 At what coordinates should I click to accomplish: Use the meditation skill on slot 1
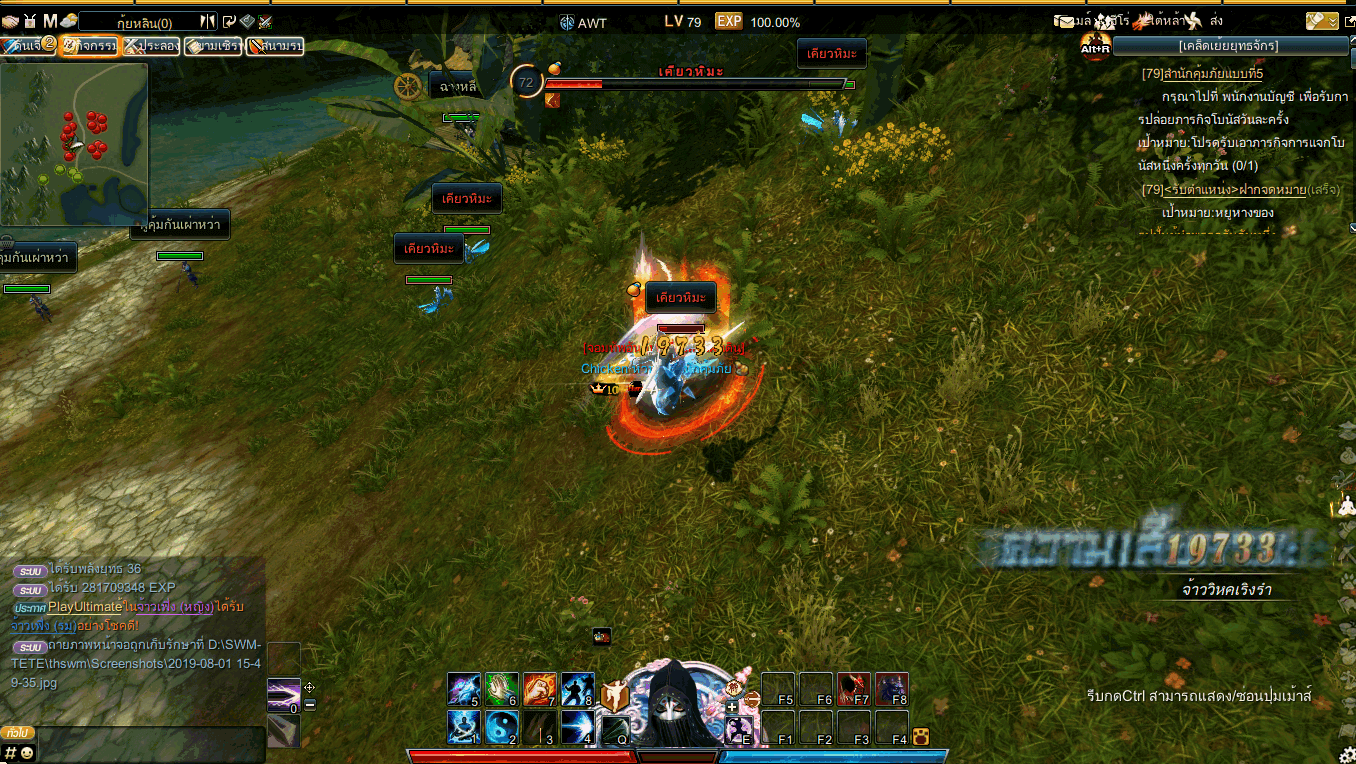(463, 727)
